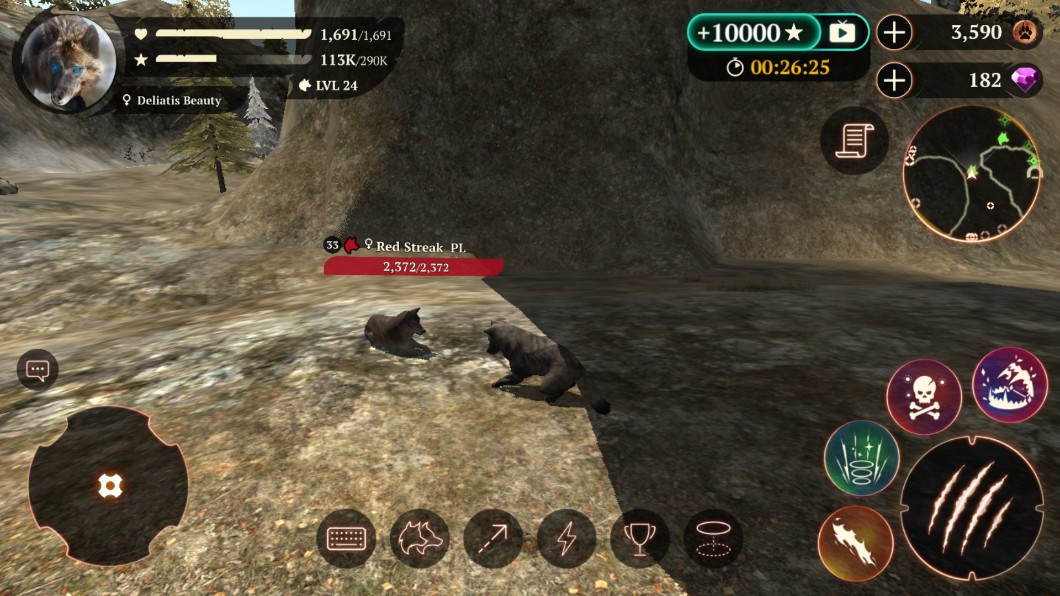This screenshot has height=596, width=1060.
Task: Open the chat speech bubble
Action: 38,370
